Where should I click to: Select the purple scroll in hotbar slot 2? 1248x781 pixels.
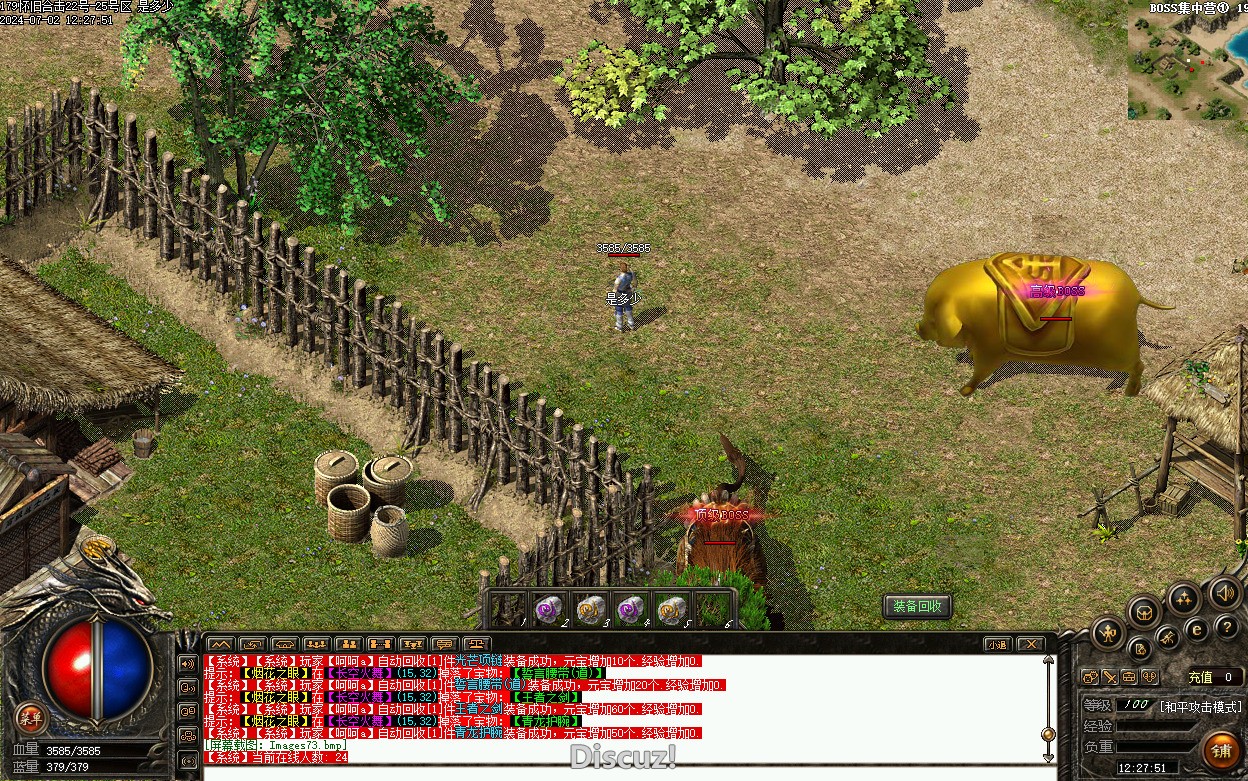tap(547, 607)
